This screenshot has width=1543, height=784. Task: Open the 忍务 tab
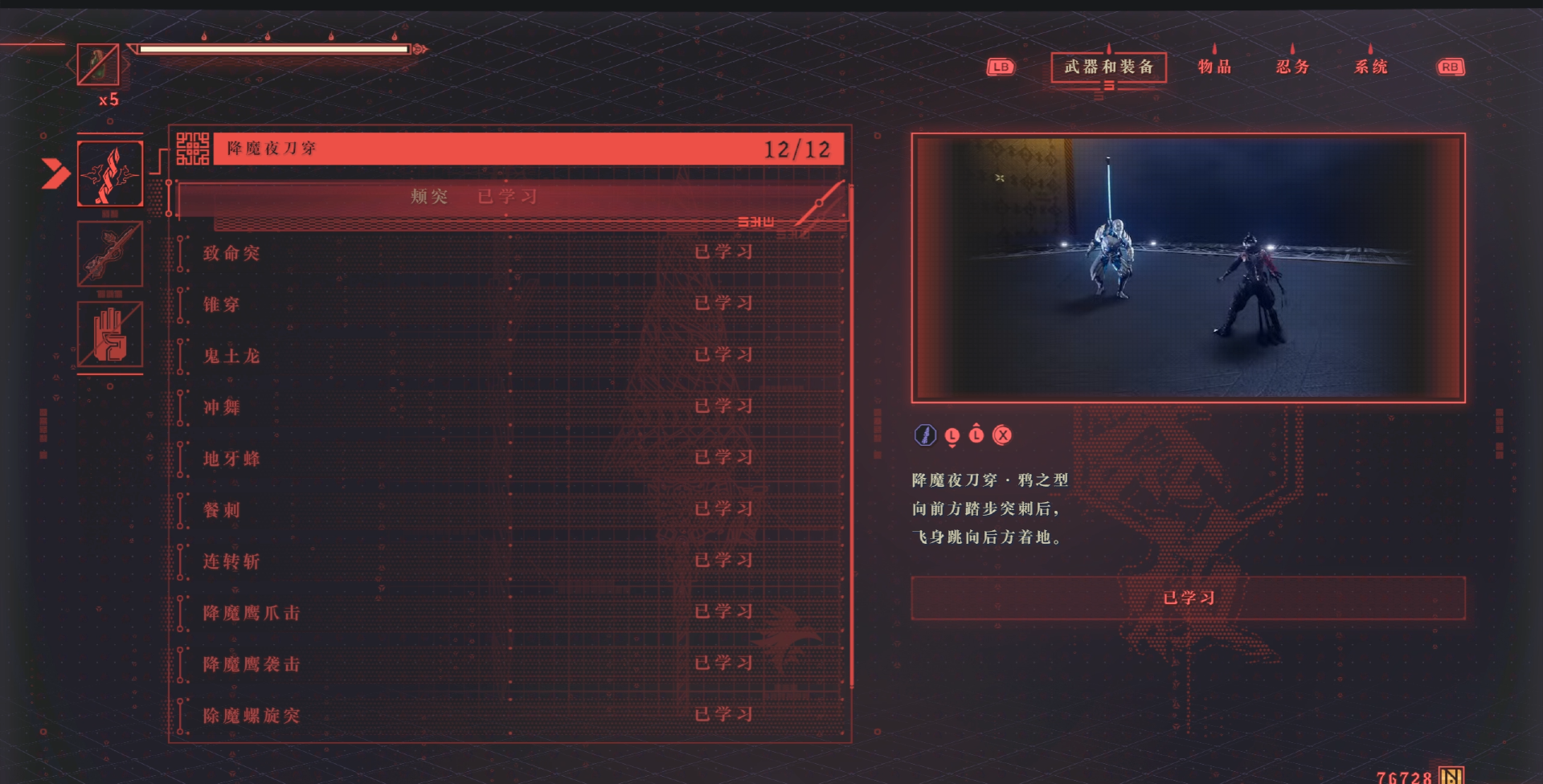1292,67
